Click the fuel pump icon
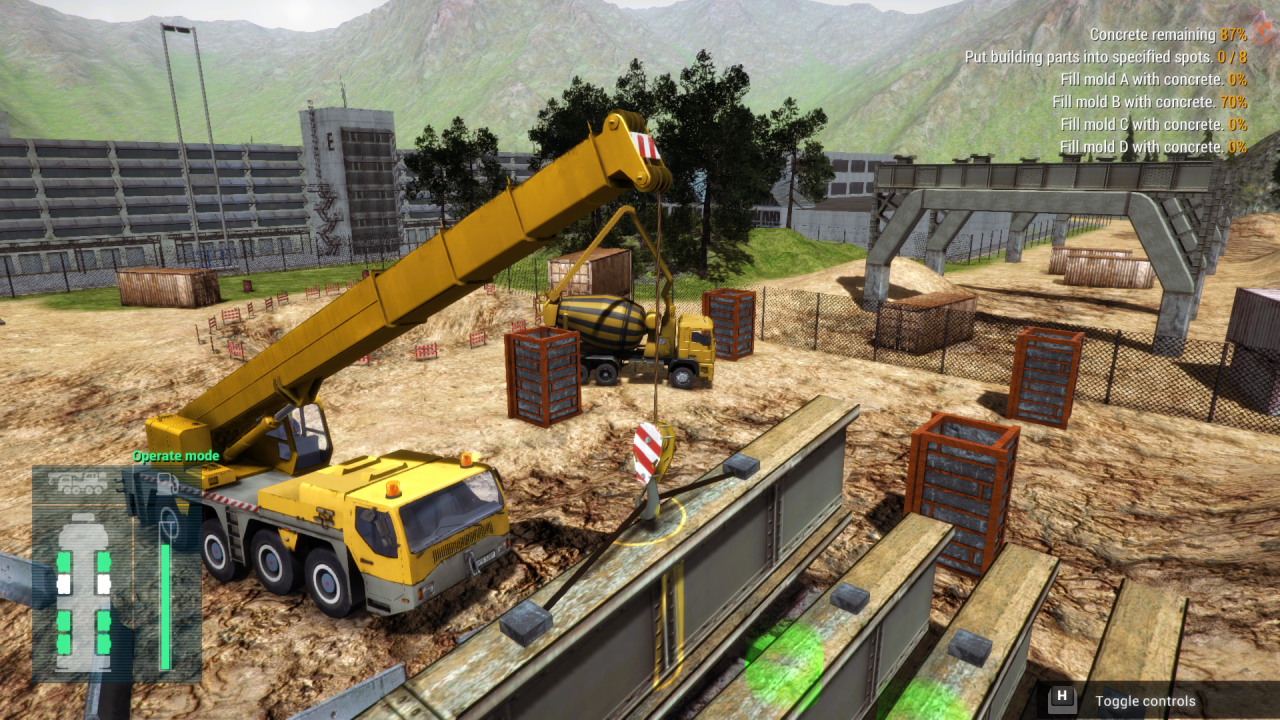Viewport: 1280px width, 720px height. (x=166, y=485)
